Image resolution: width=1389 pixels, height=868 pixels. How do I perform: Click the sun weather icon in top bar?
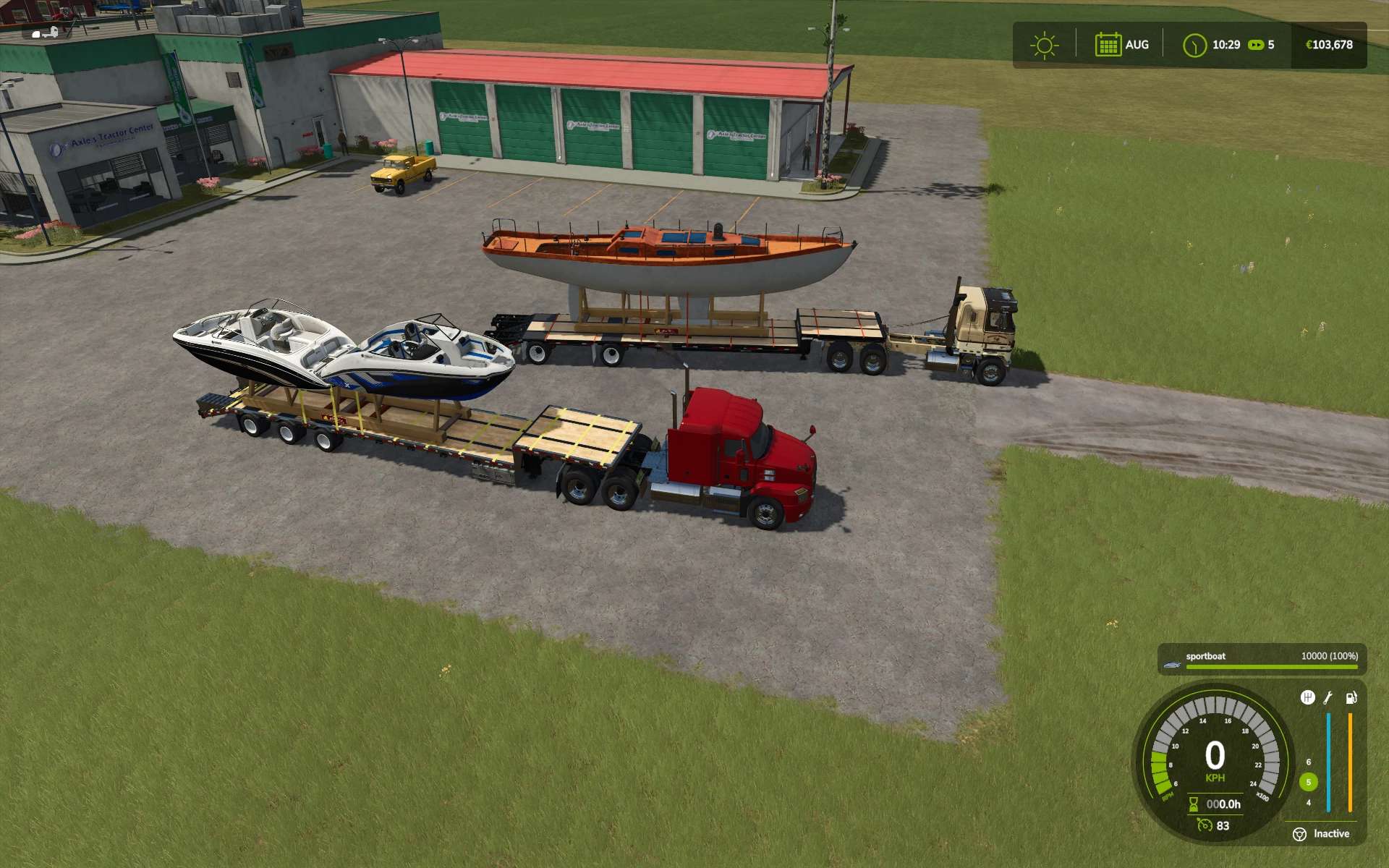pos(1044,46)
